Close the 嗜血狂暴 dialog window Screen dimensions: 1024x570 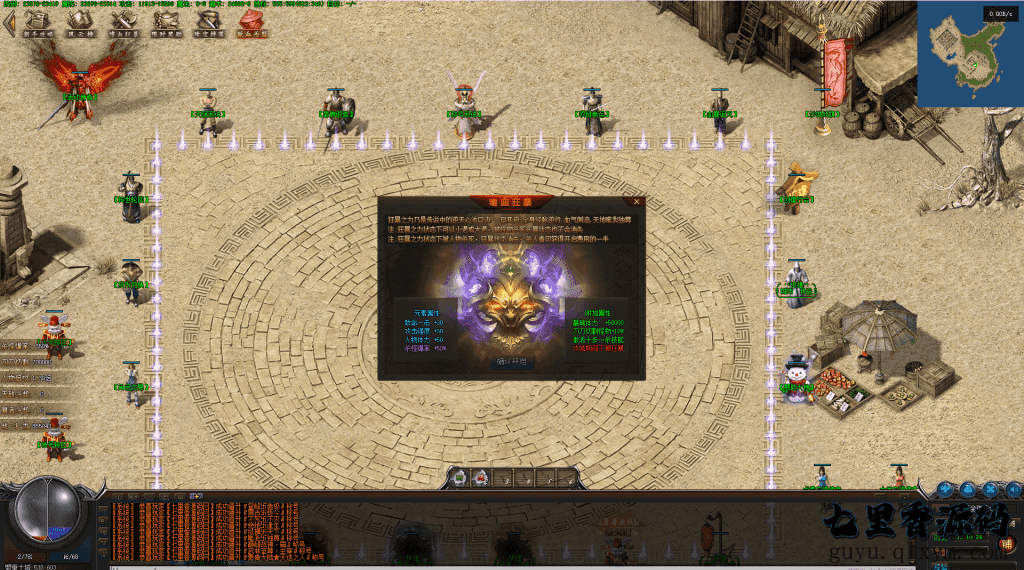click(x=638, y=201)
